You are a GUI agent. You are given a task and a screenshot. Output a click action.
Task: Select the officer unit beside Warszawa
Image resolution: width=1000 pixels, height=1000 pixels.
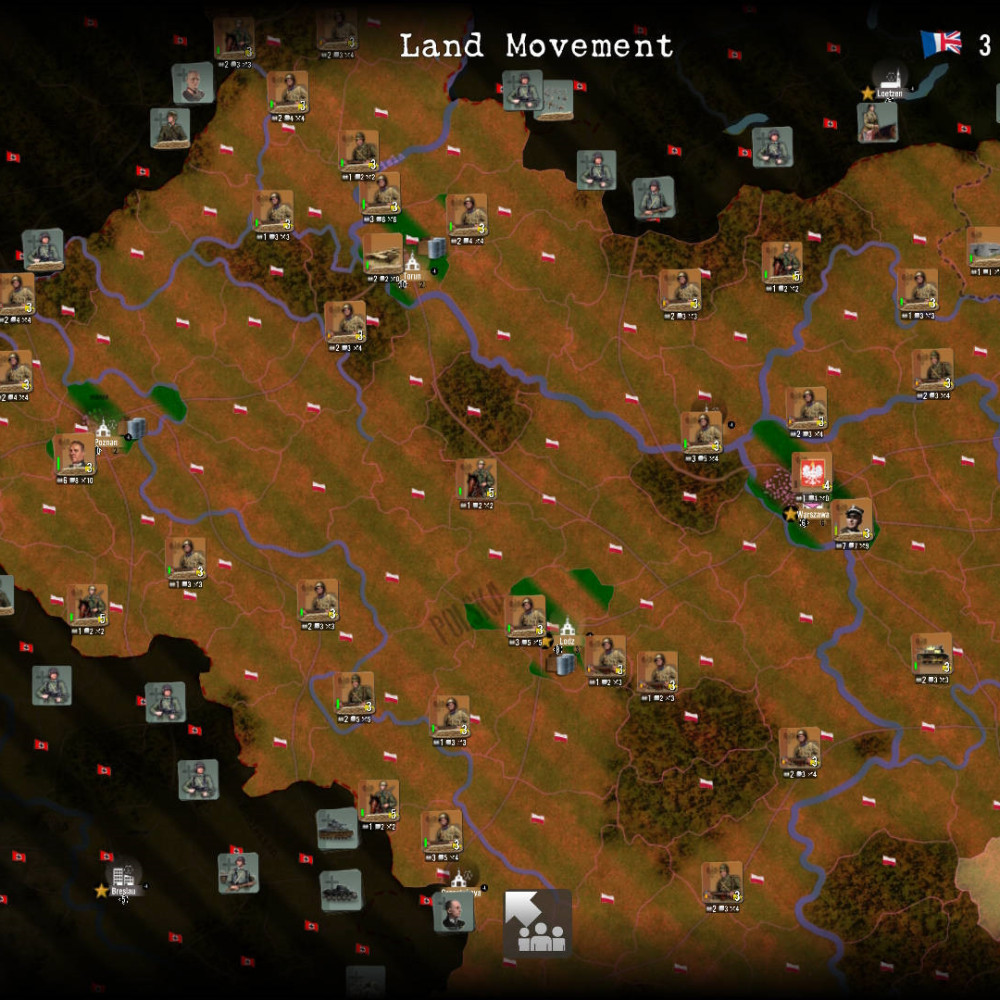[x=853, y=520]
